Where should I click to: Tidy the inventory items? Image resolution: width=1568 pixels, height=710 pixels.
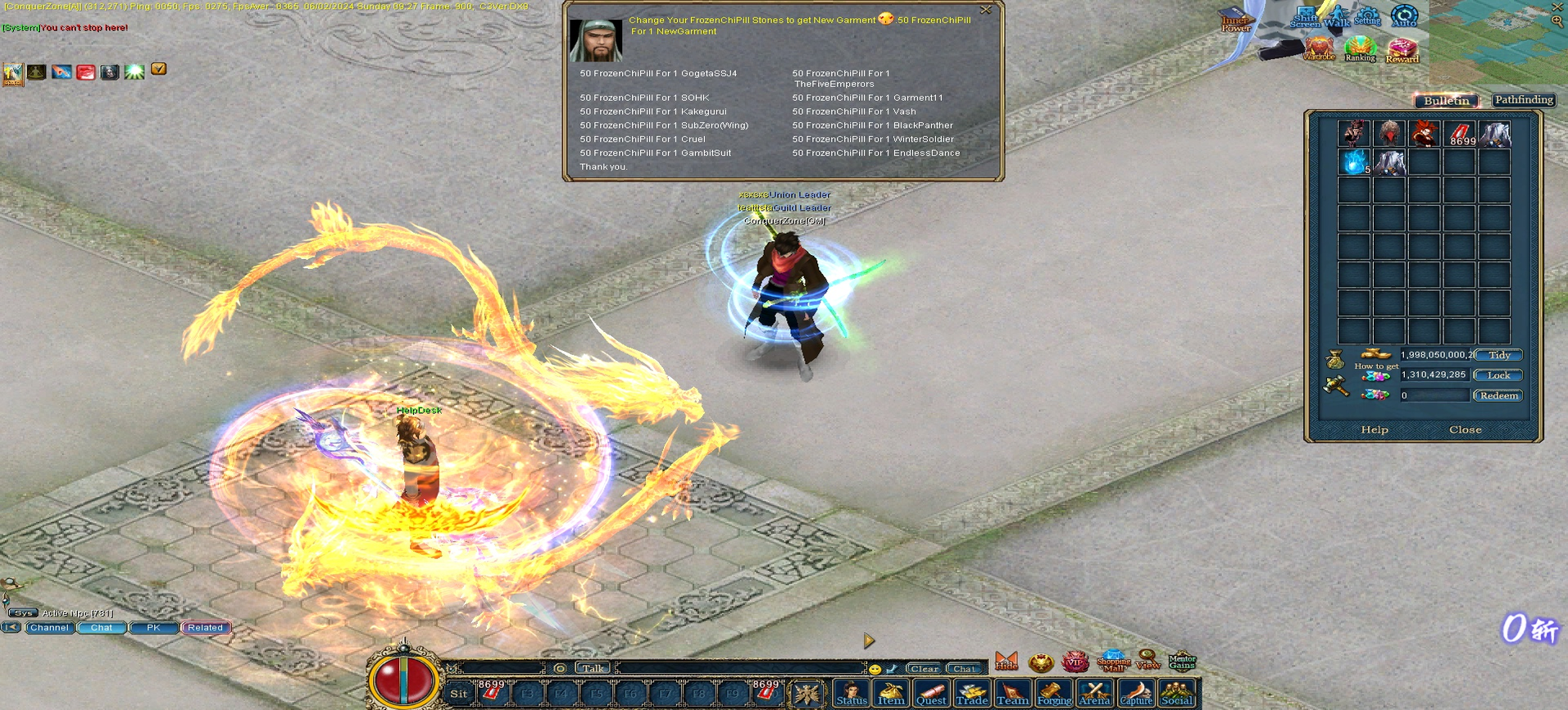pyautogui.click(x=1498, y=355)
